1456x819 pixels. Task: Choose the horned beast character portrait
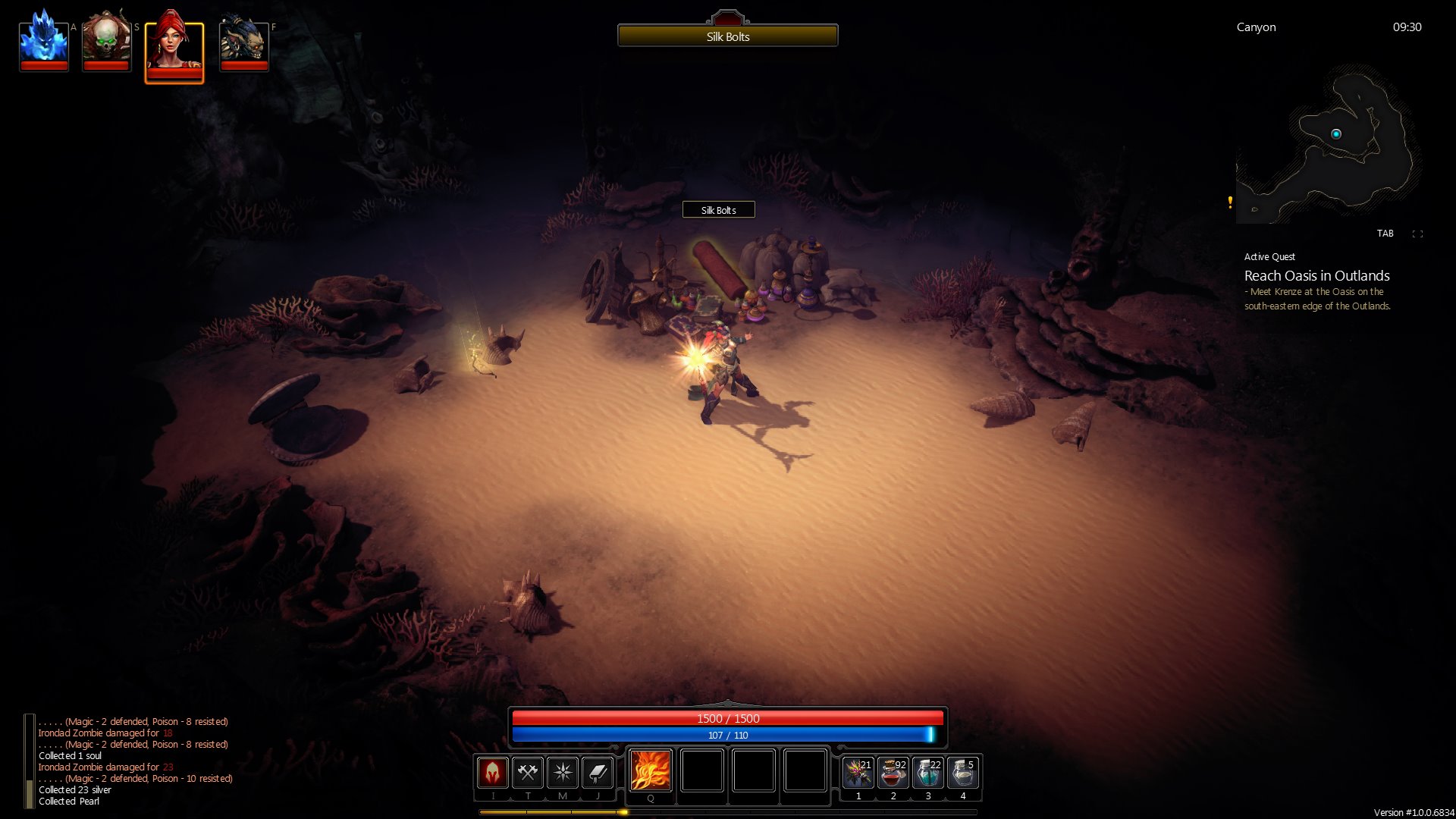point(243,43)
